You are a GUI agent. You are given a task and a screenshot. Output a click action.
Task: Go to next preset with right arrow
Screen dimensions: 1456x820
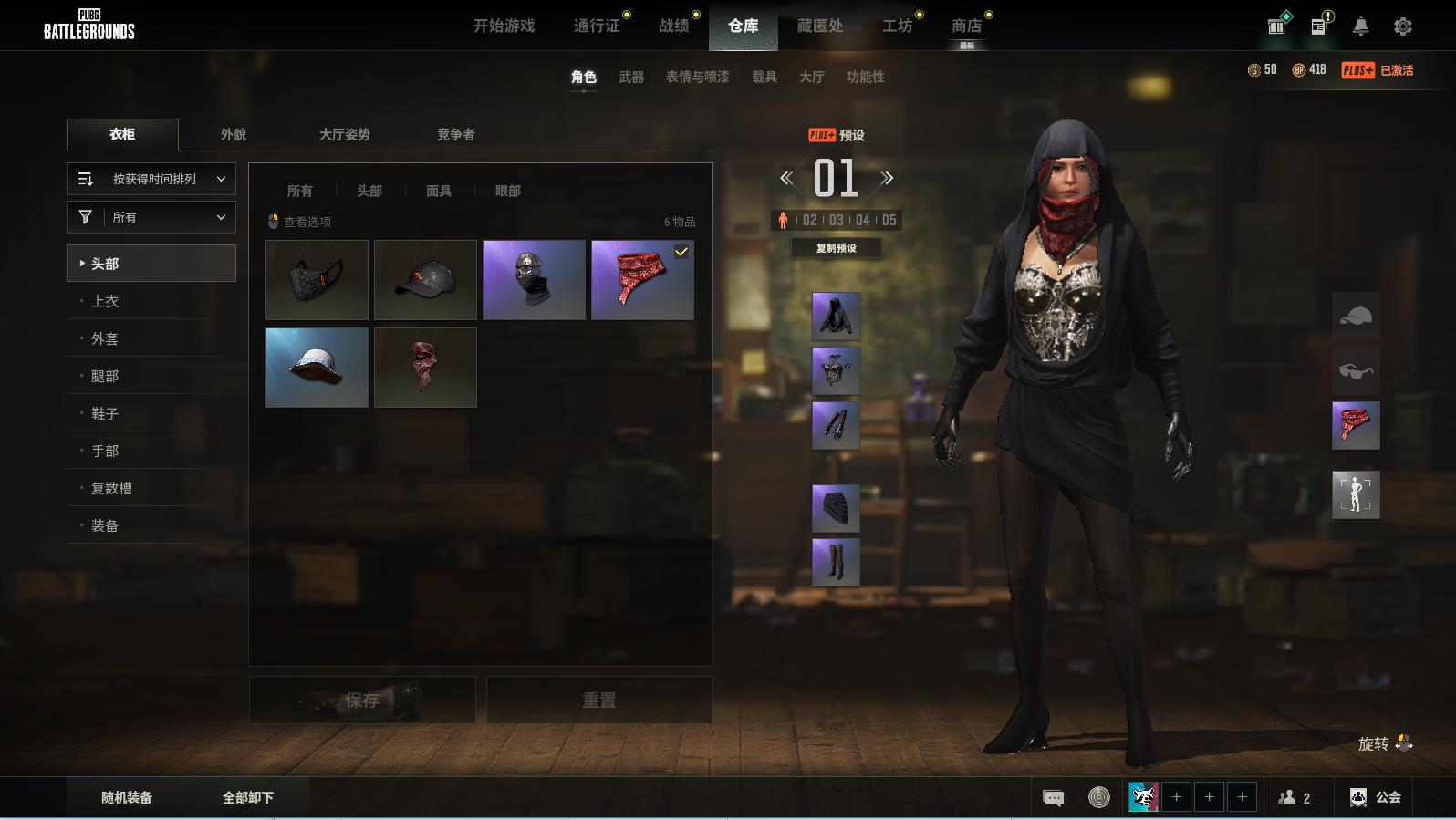pos(887,178)
